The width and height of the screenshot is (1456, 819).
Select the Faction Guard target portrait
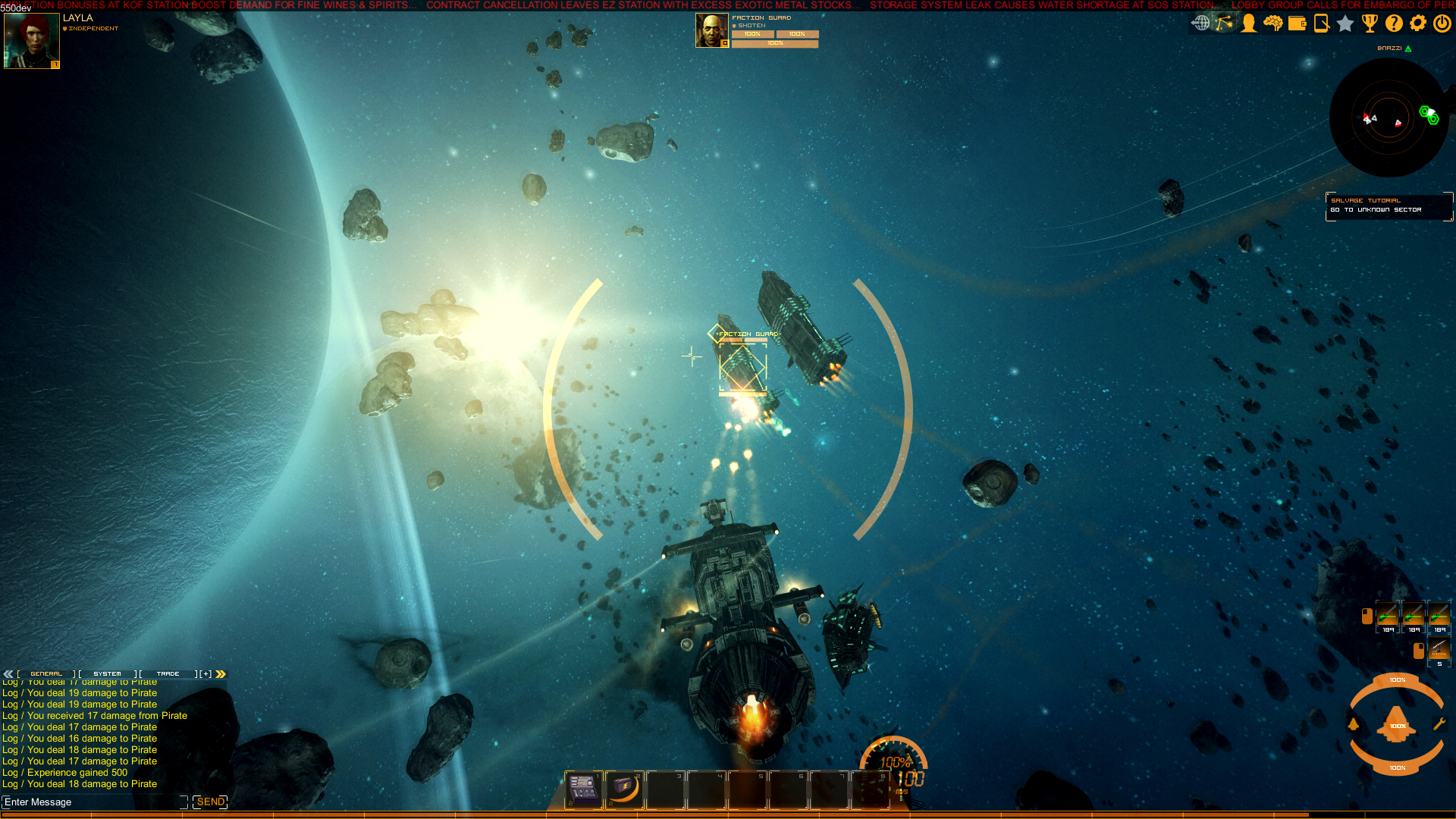pos(711,30)
